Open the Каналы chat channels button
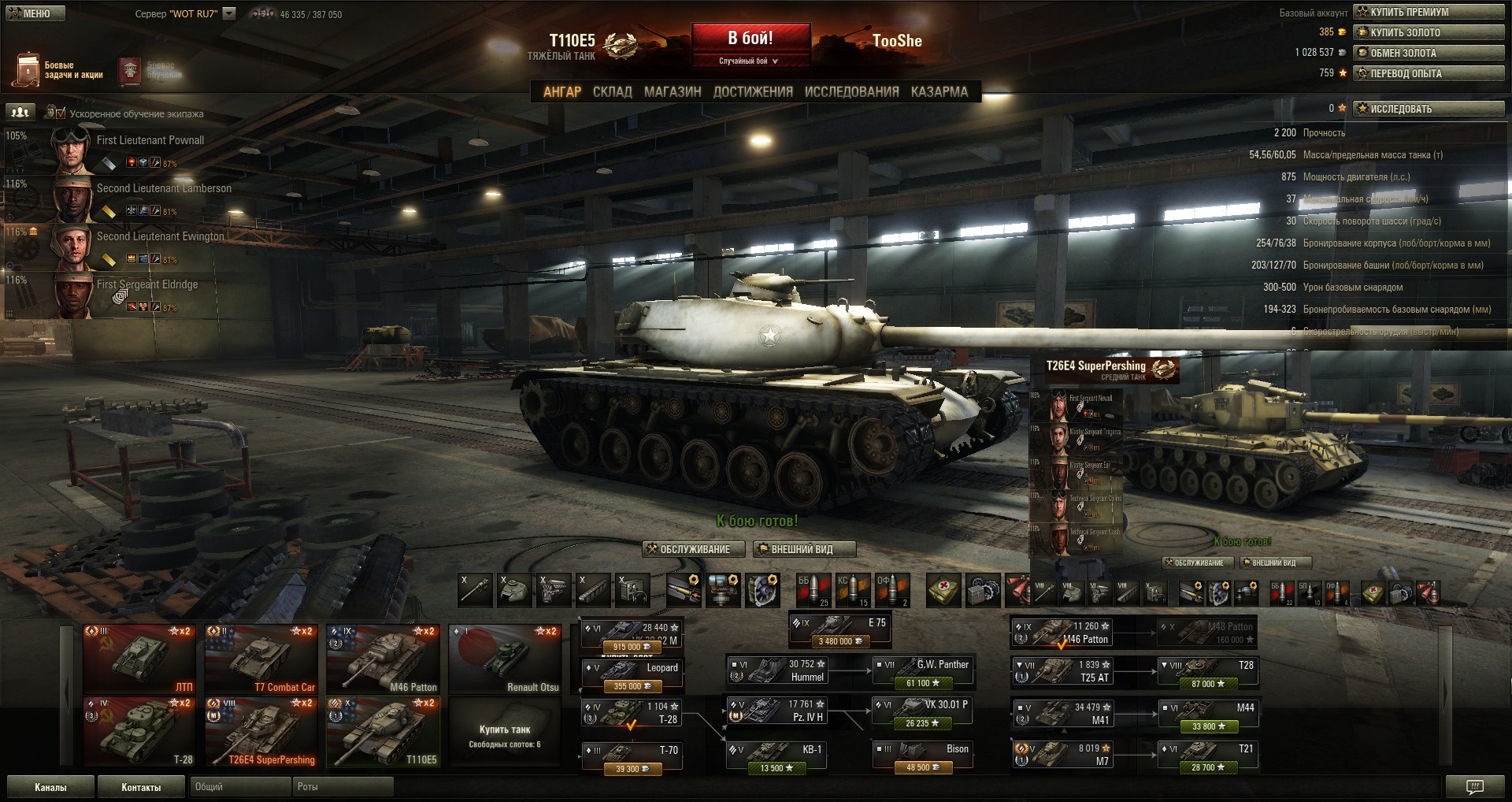Image resolution: width=1512 pixels, height=802 pixels. pos(50,787)
